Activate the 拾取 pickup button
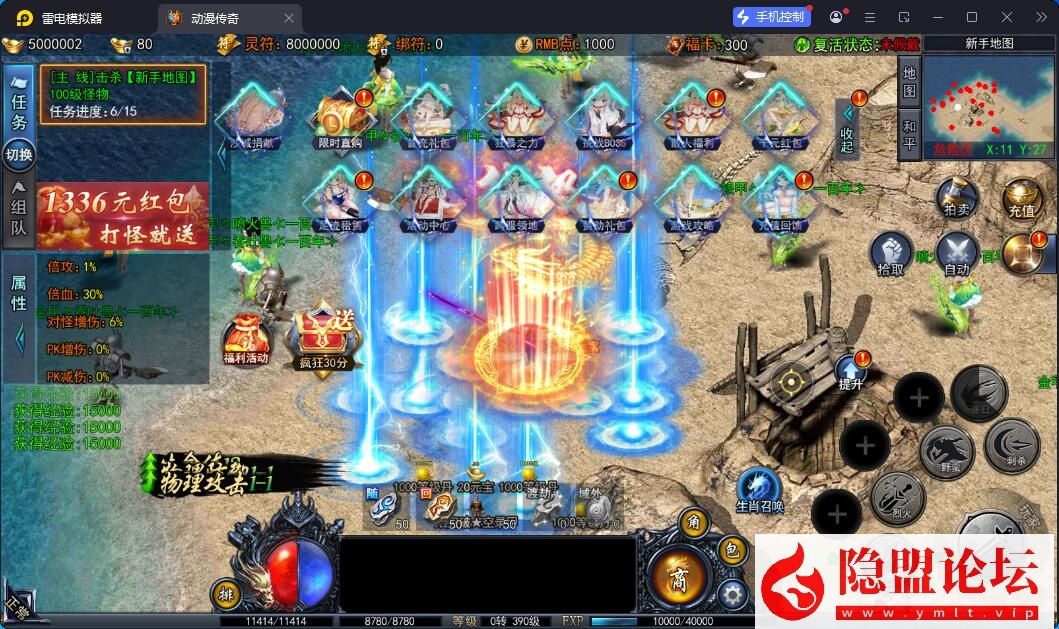 pos(890,254)
